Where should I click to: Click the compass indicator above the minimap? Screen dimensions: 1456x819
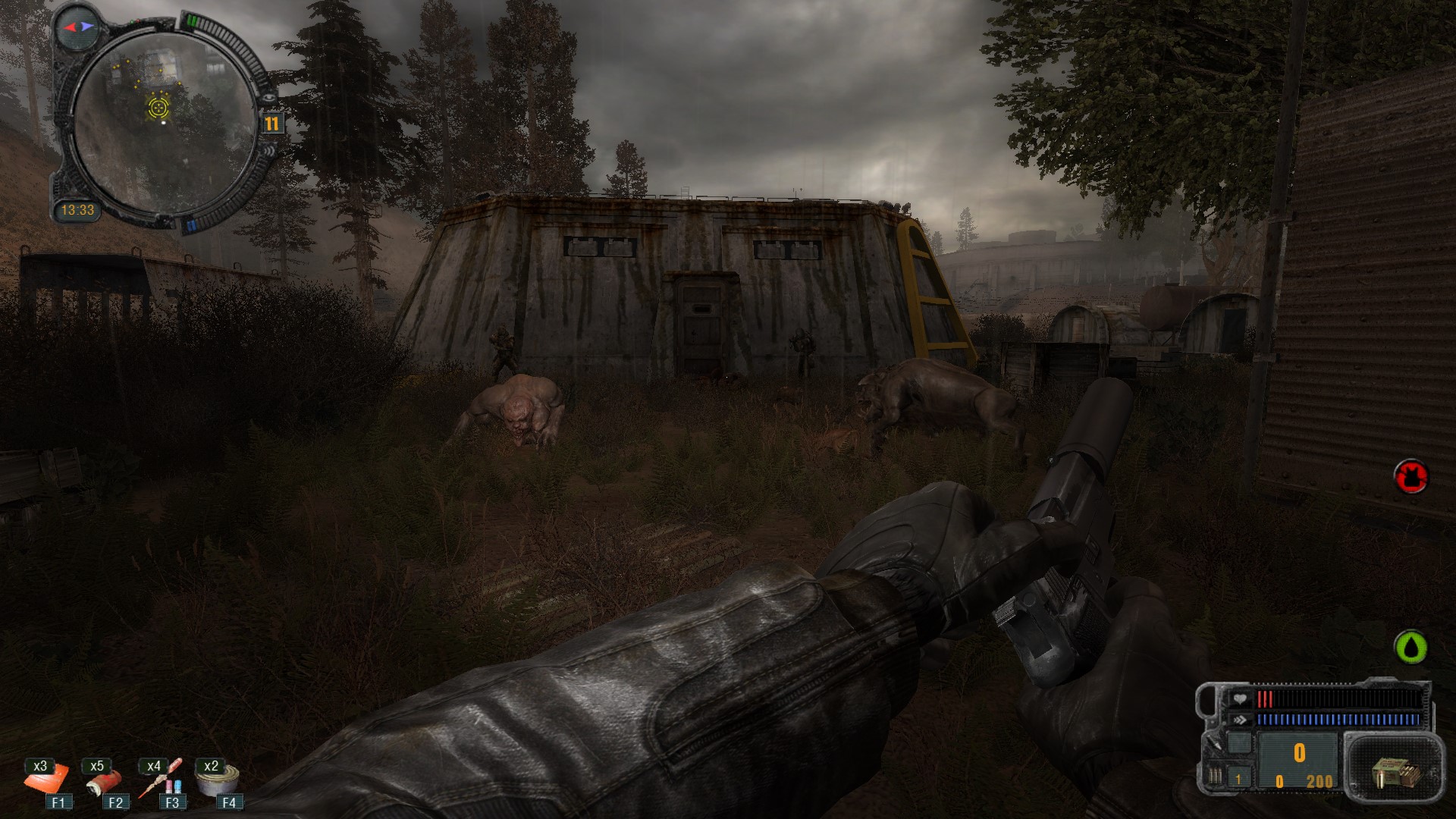79,27
